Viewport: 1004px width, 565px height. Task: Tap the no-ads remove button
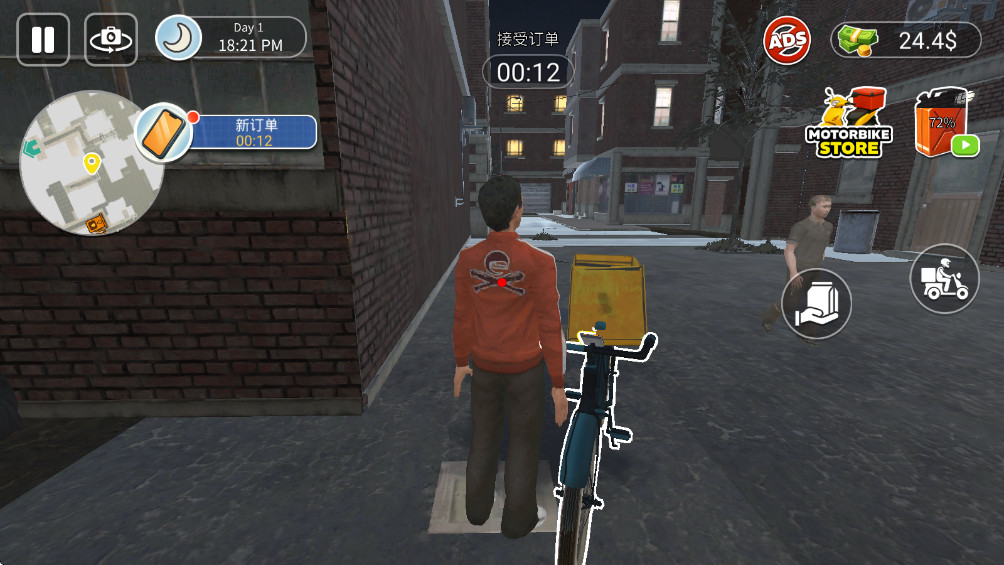click(787, 41)
